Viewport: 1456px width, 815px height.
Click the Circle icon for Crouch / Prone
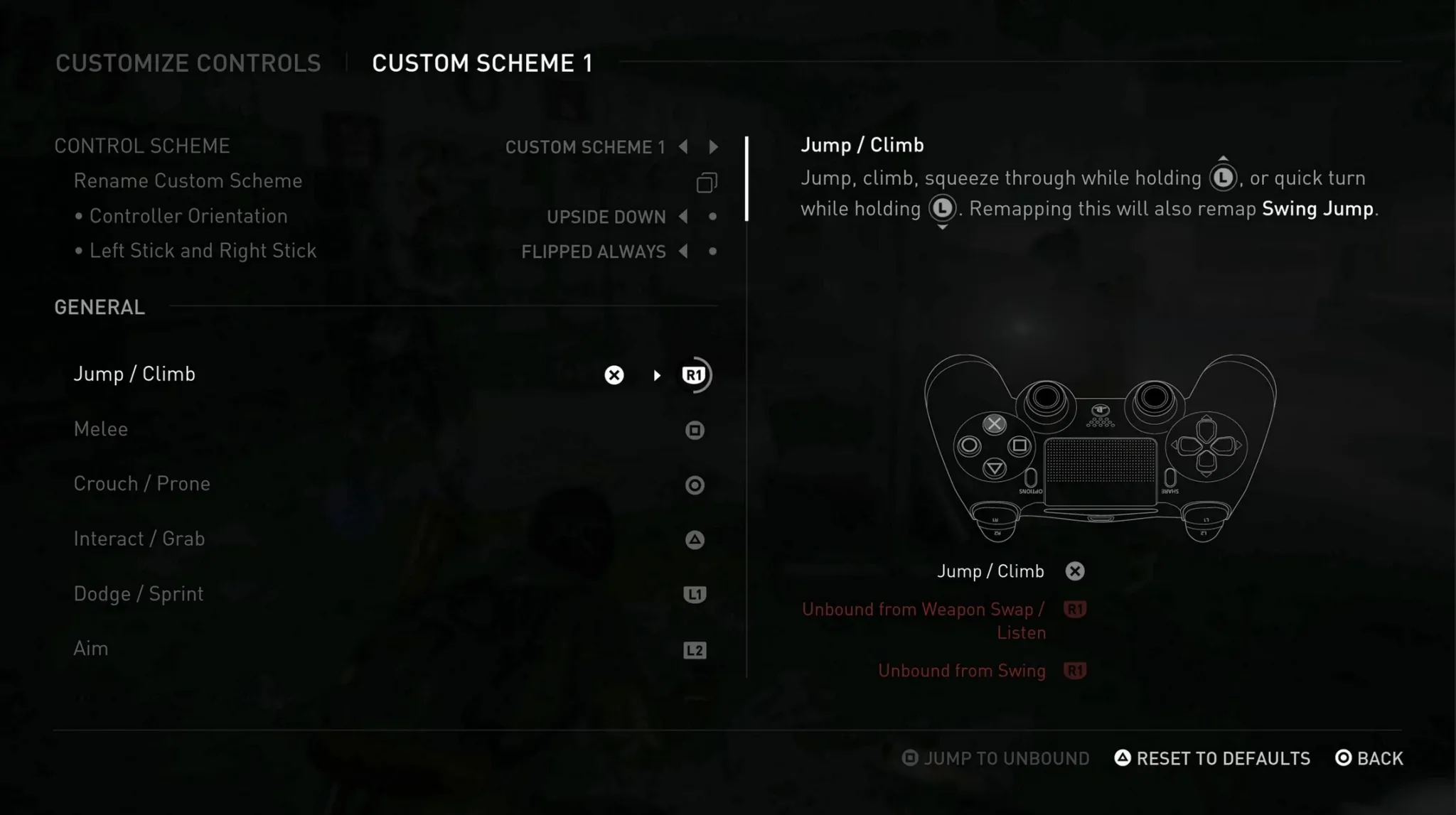[x=693, y=485]
